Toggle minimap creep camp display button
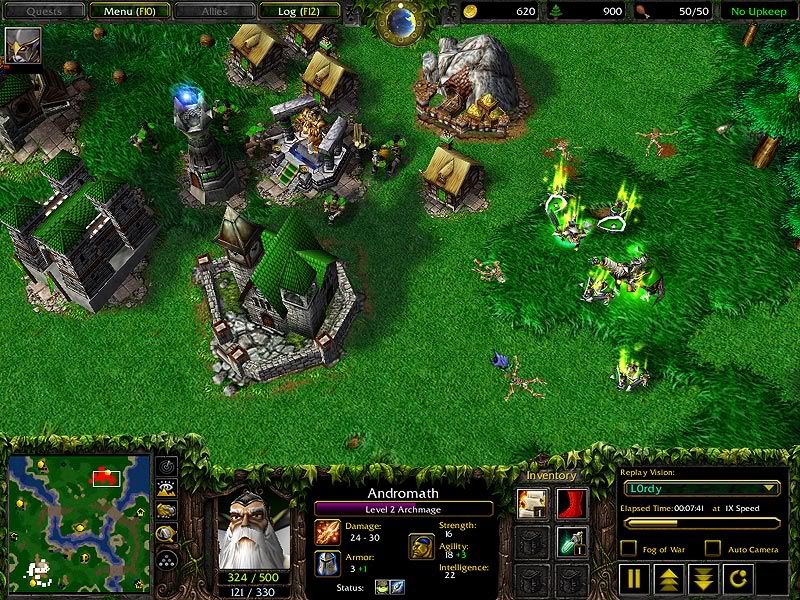Viewport: 800px width, 600px height. tap(167, 534)
